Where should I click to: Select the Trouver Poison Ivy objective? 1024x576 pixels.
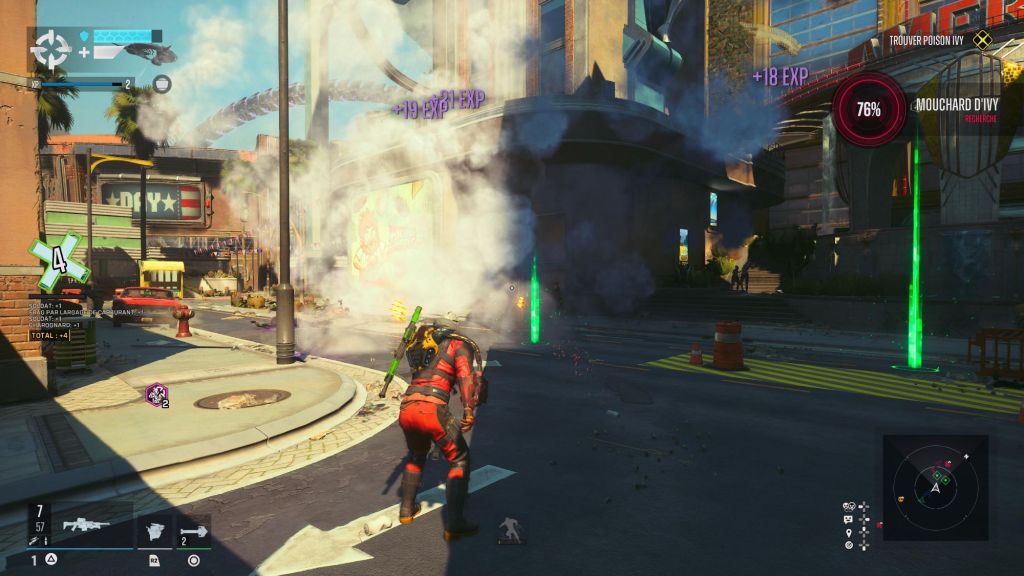[937, 40]
